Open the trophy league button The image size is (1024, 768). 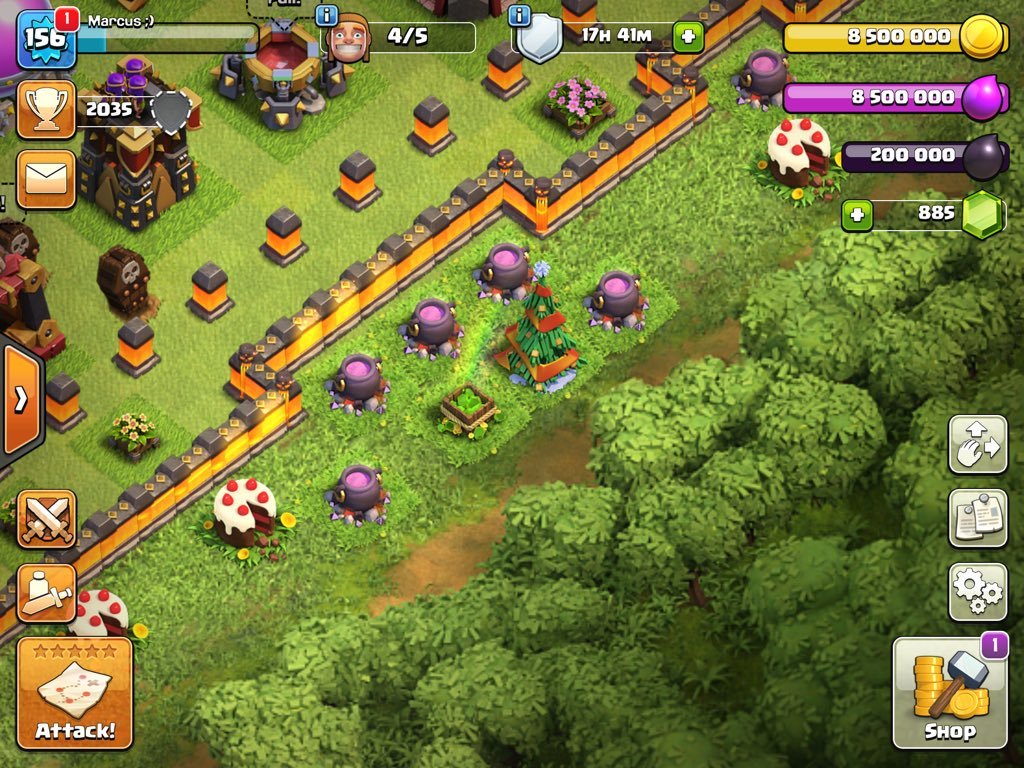pyautogui.click(x=46, y=110)
